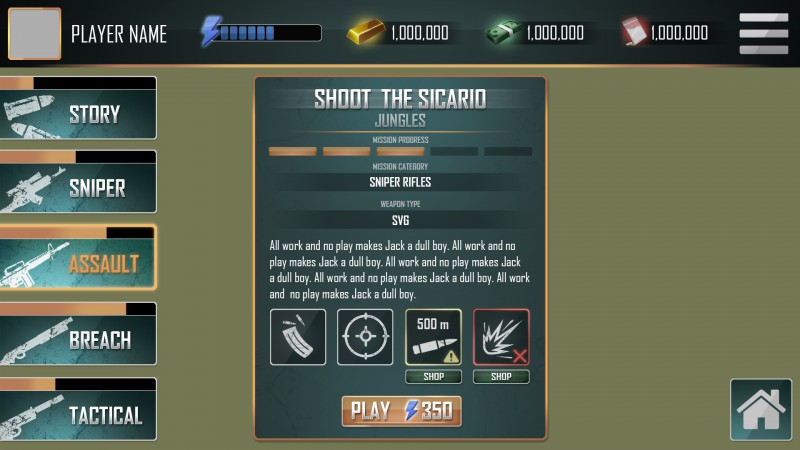Start mission with the Play 350 button
This screenshot has height=450, width=800.
click(401, 411)
